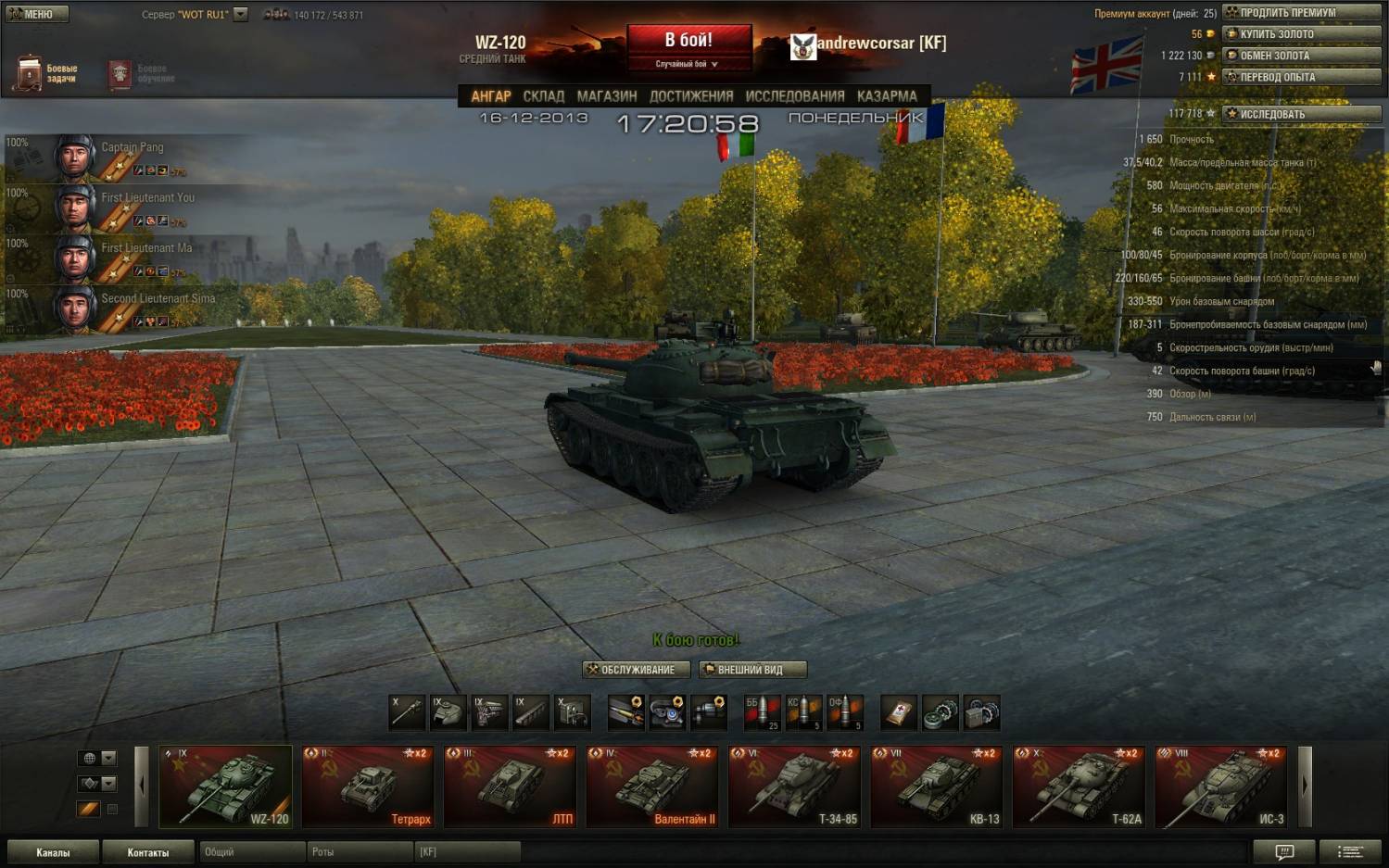Click ПРОДЛИТЬ ПРЕМИУМ button
Image resolution: width=1389 pixels, height=868 pixels.
[1301, 13]
